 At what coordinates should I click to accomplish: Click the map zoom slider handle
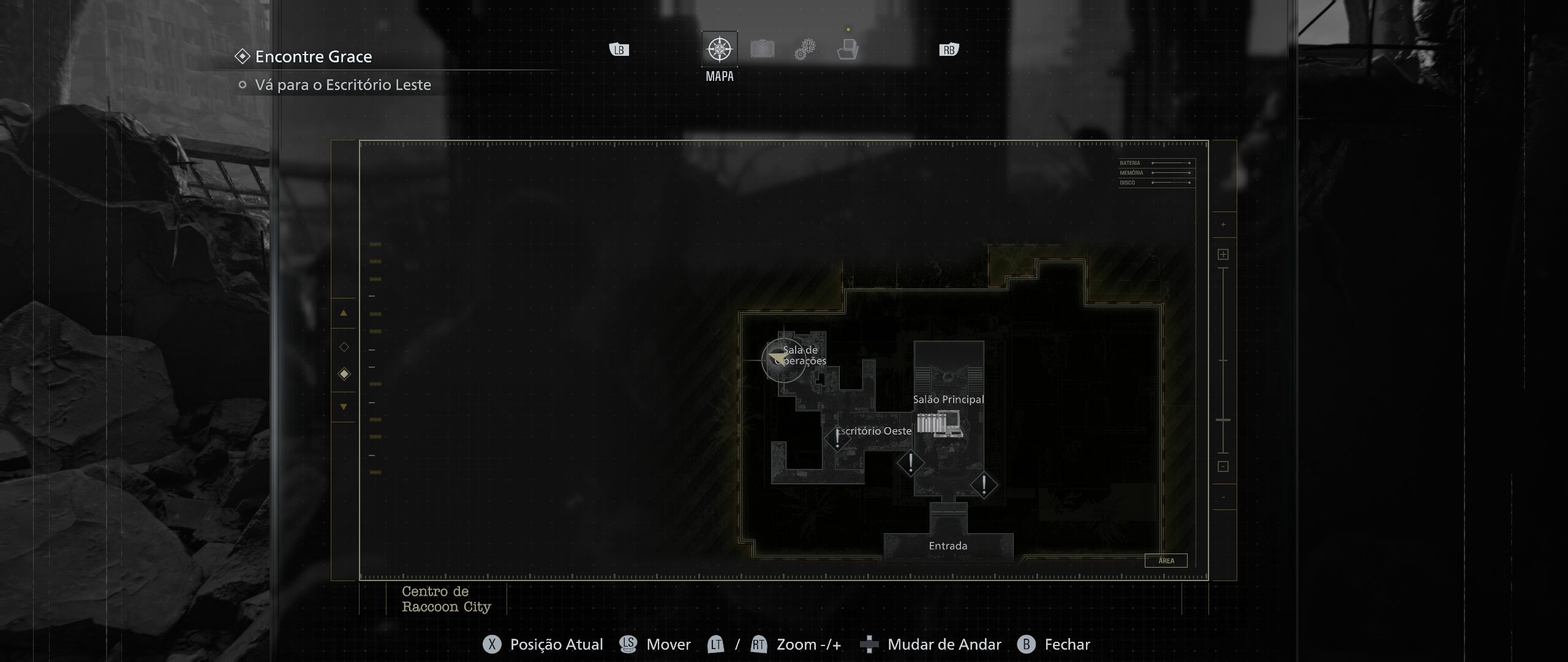tap(1223, 420)
